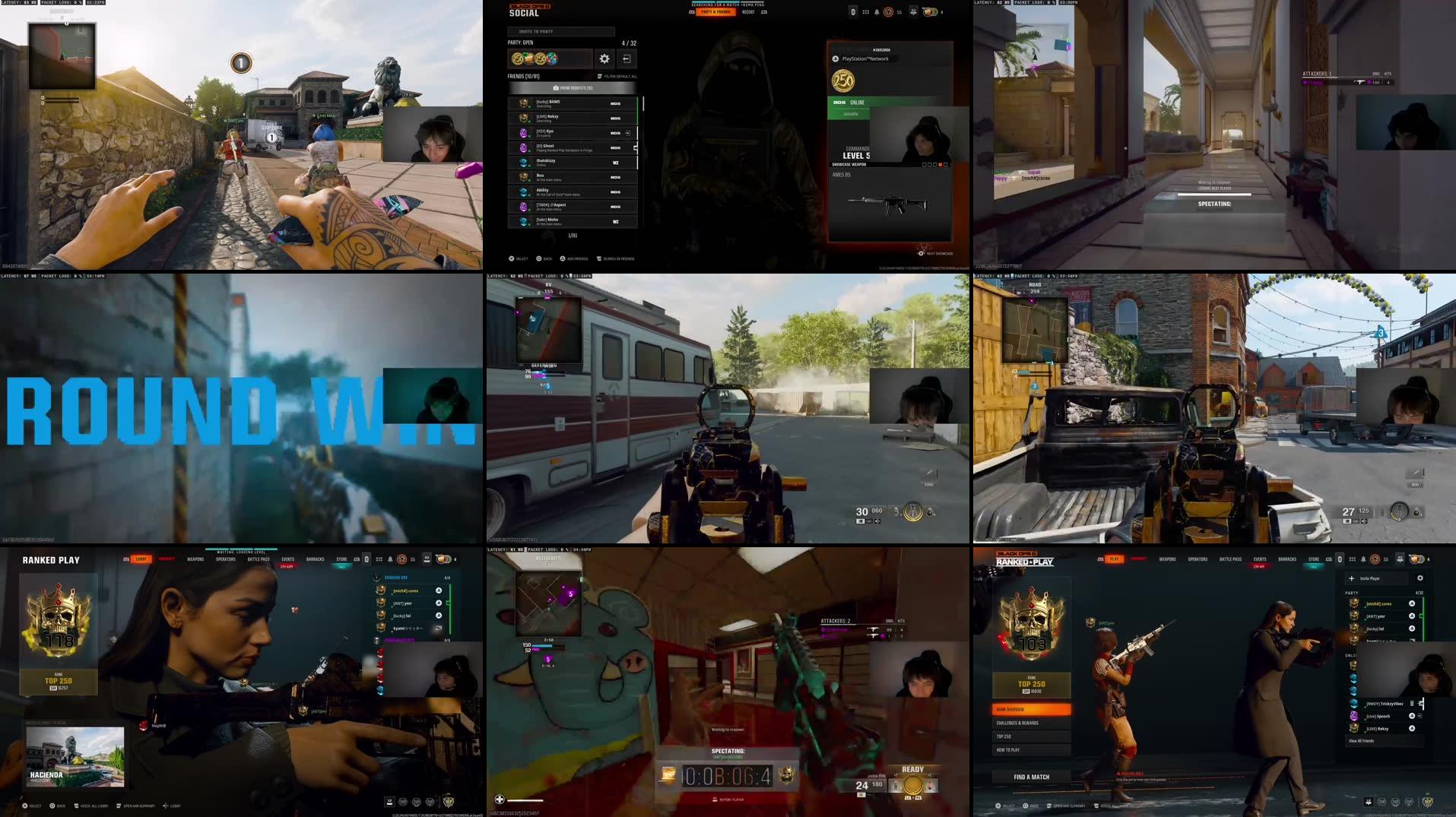The image size is (1456, 817).
Task: Click the Find a Match button
Action: (x=1033, y=777)
